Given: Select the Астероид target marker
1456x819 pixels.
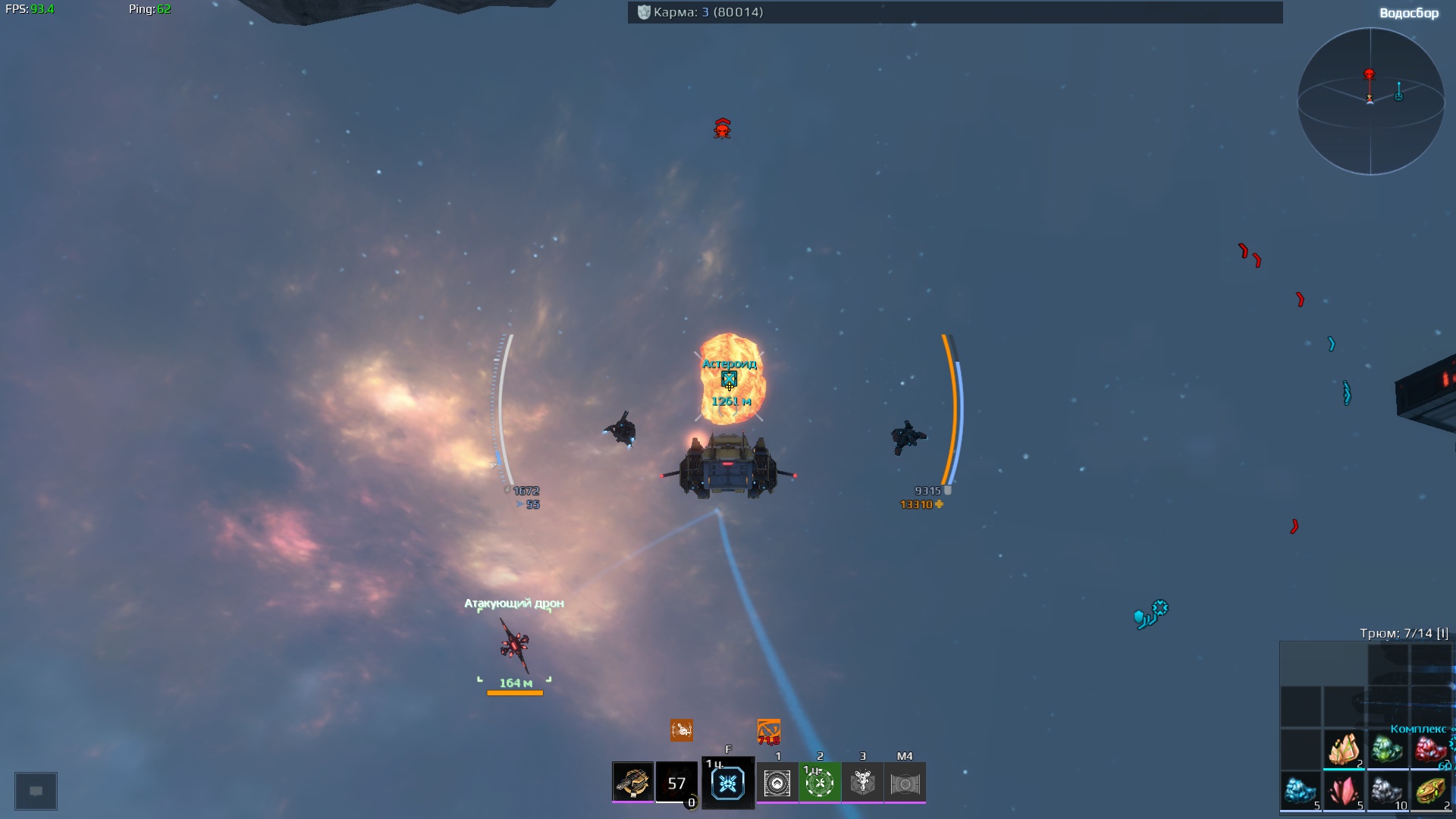Looking at the screenshot, I should pyautogui.click(x=729, y=378).
